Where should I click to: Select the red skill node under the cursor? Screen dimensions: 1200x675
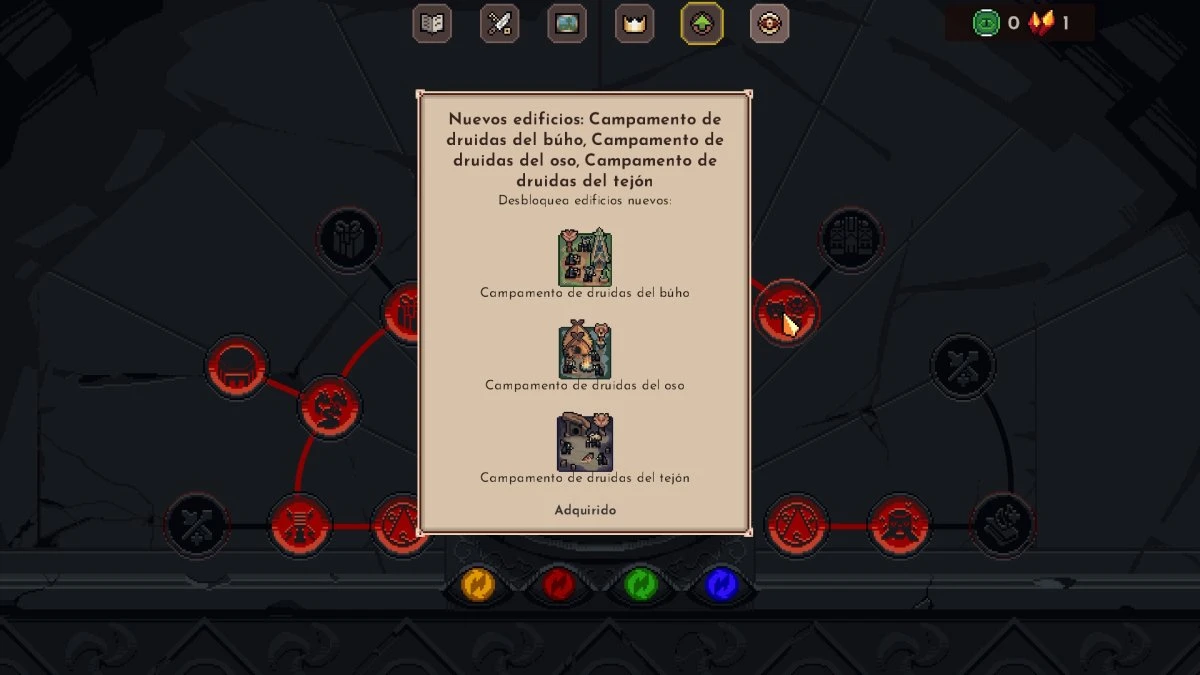[786, 311]
